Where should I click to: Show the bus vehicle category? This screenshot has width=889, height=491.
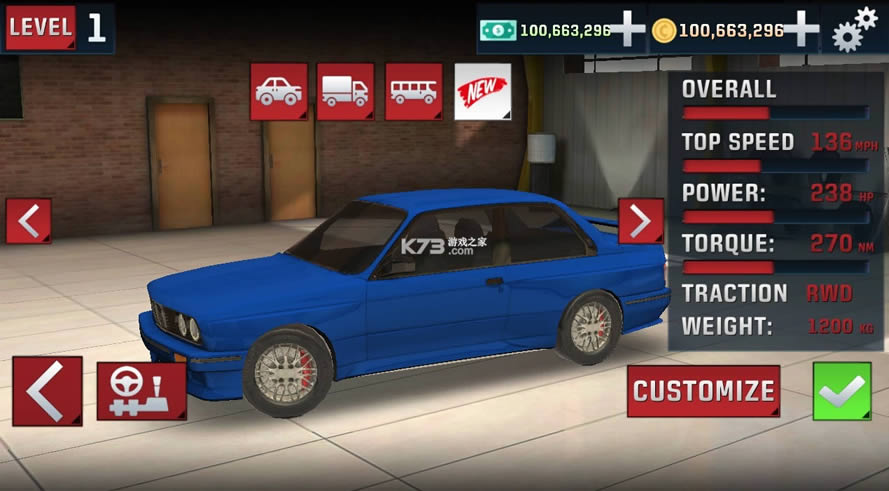(x=413, y=92)
